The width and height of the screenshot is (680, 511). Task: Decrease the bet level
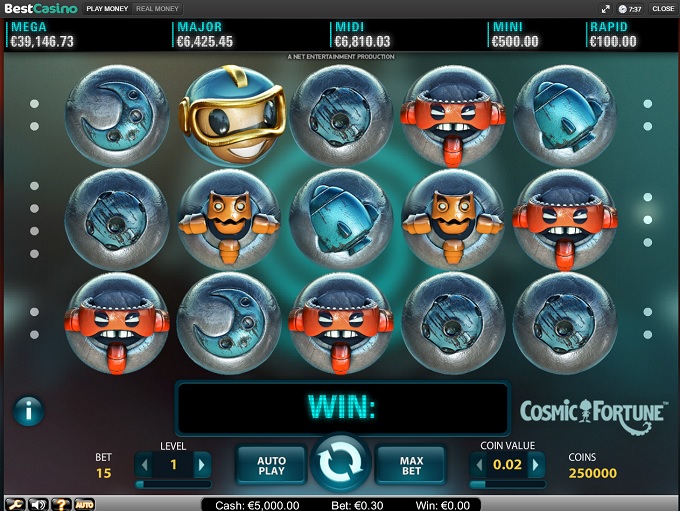pyautogui.click(x=144, y=464)
